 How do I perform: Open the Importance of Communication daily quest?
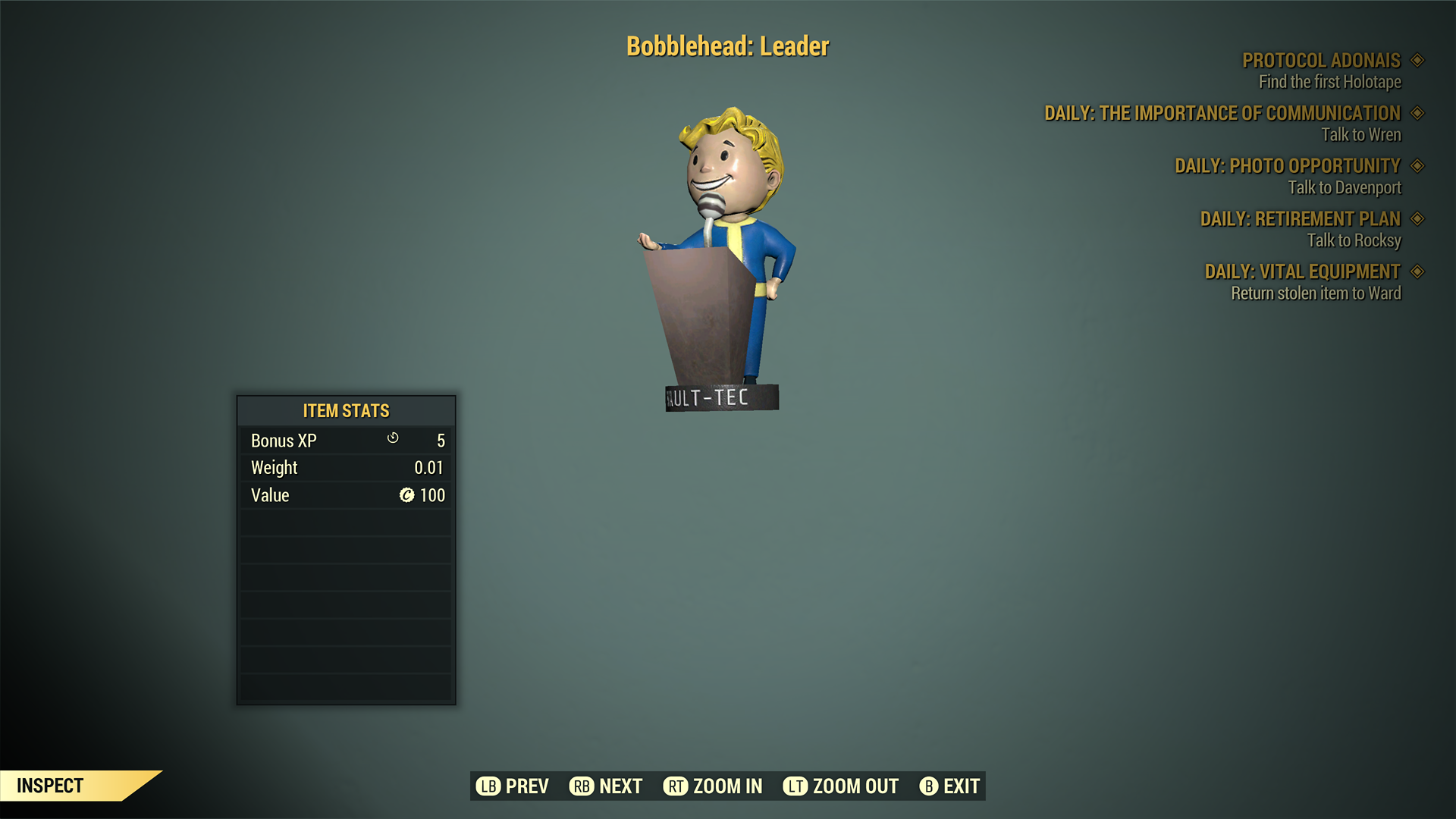(x=1222, y=114)
